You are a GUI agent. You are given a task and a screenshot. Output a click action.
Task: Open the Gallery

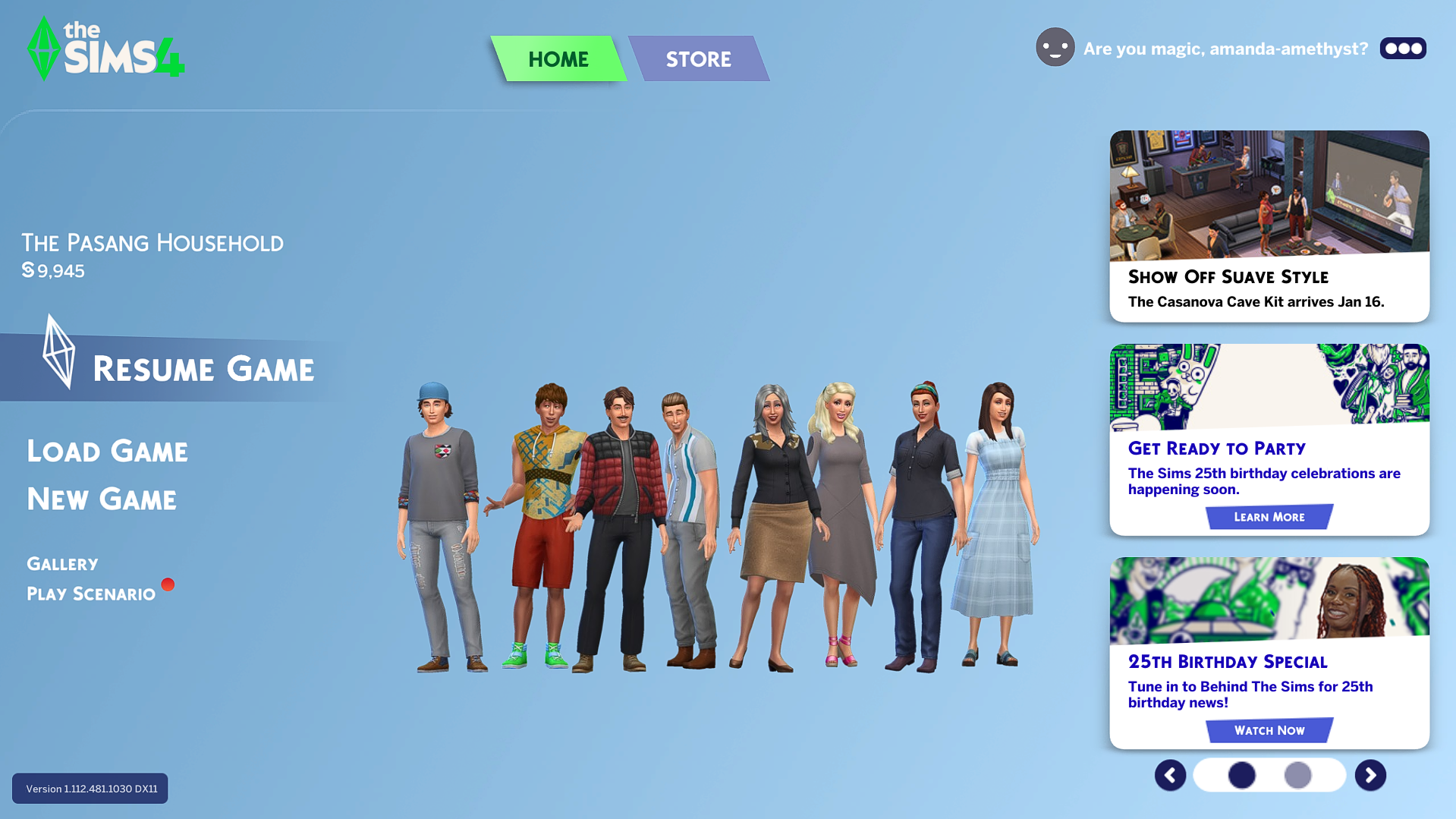[x=62, y=564]
